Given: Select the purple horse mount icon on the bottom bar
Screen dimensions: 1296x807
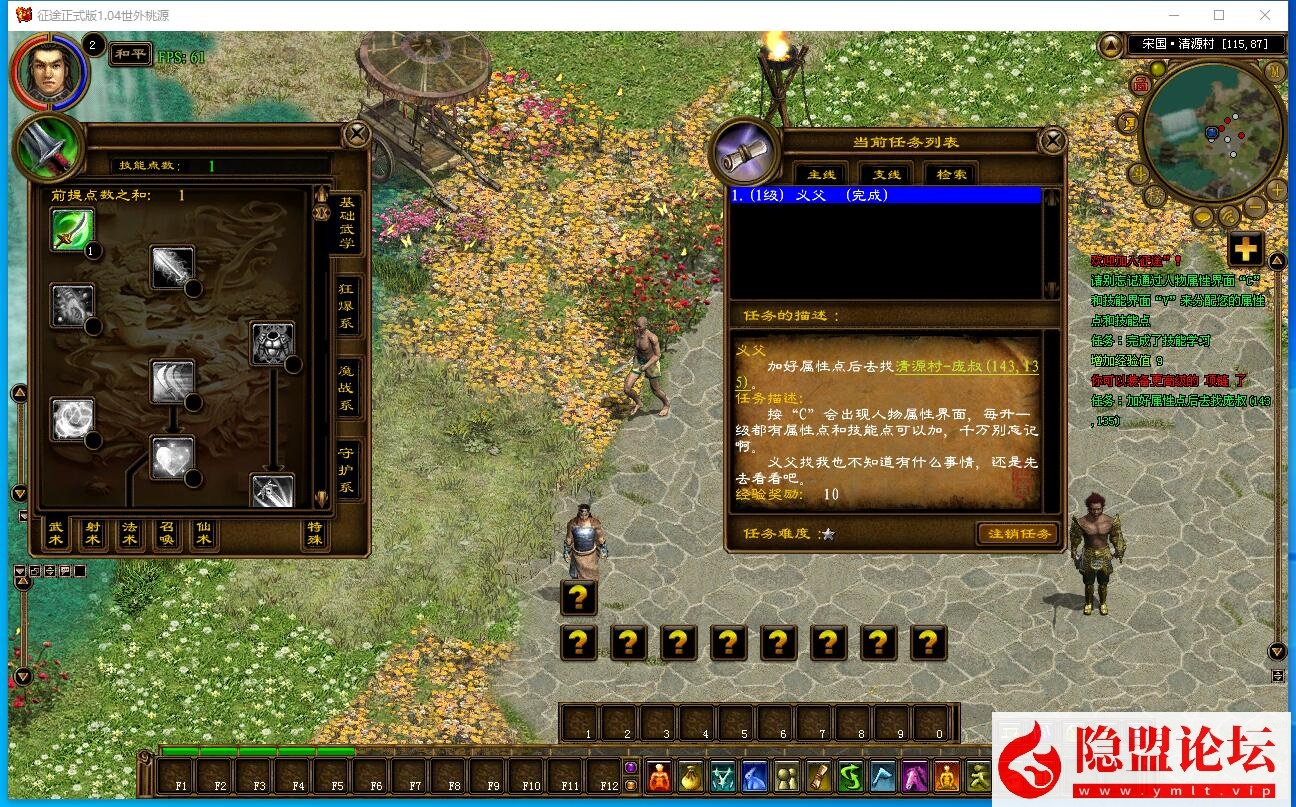Looking at the screenshot, I should coord(915,780).
